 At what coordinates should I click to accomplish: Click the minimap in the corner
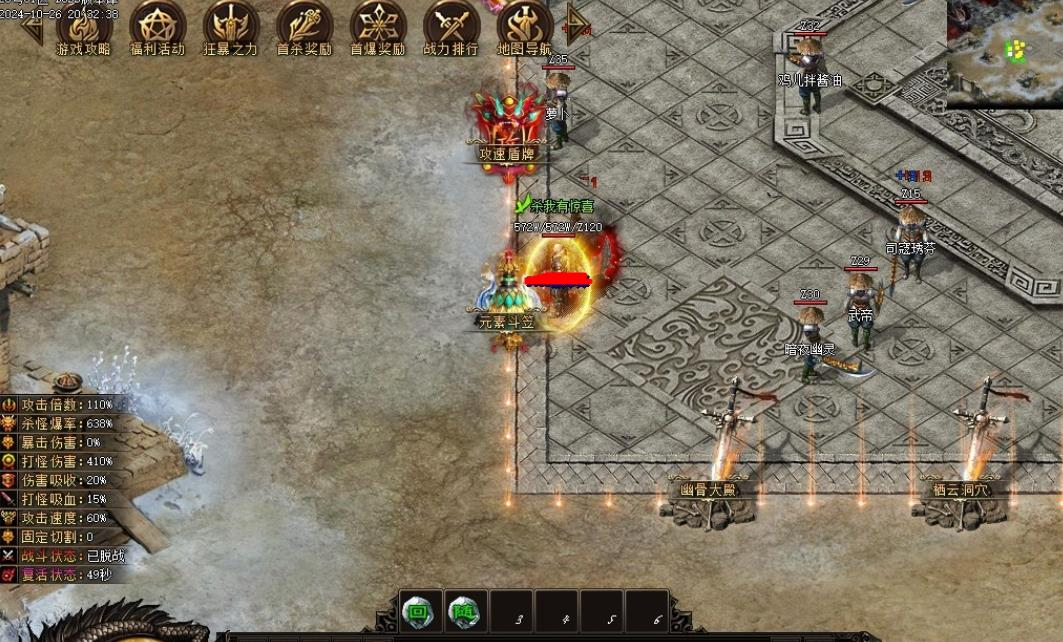pyautogui.click(x=1004, y=53)
